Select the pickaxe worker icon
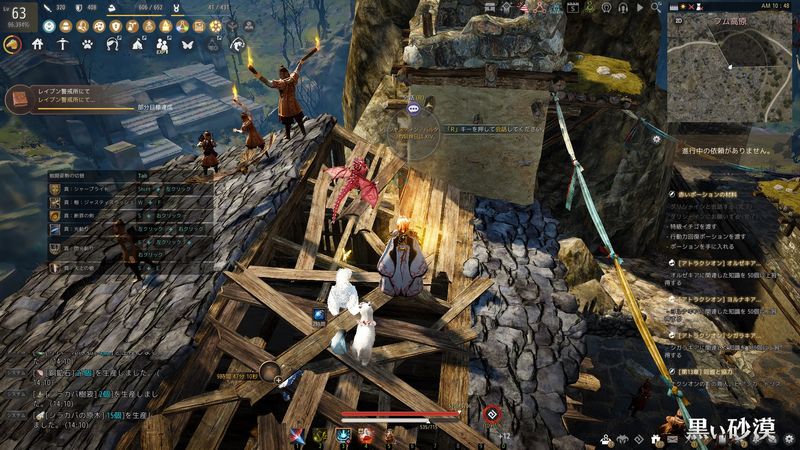800x450 pixels. click(x=63, y=44)
